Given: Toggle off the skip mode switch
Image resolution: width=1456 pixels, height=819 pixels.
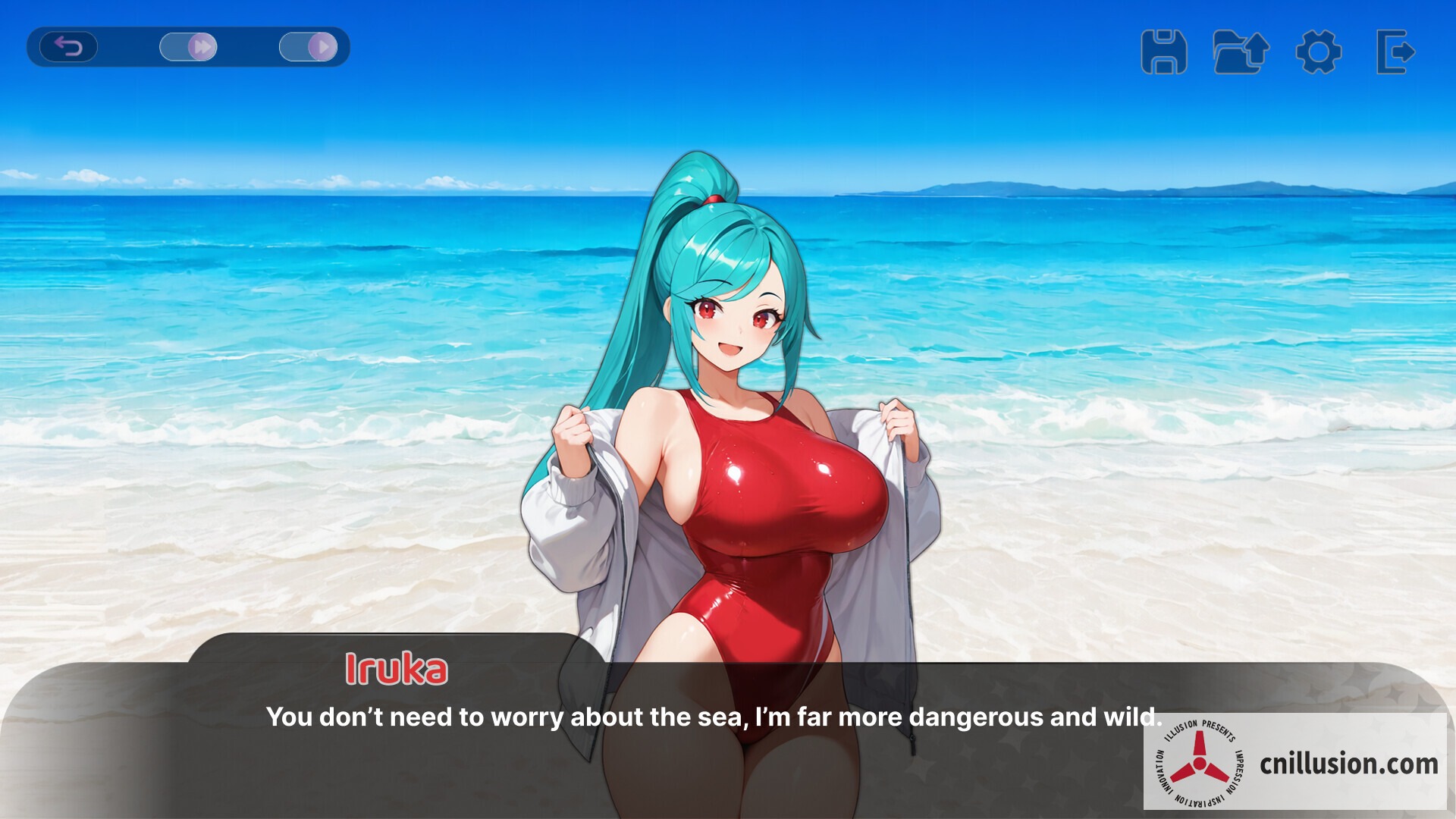Looking at the screenshot, I should point(190,47).
